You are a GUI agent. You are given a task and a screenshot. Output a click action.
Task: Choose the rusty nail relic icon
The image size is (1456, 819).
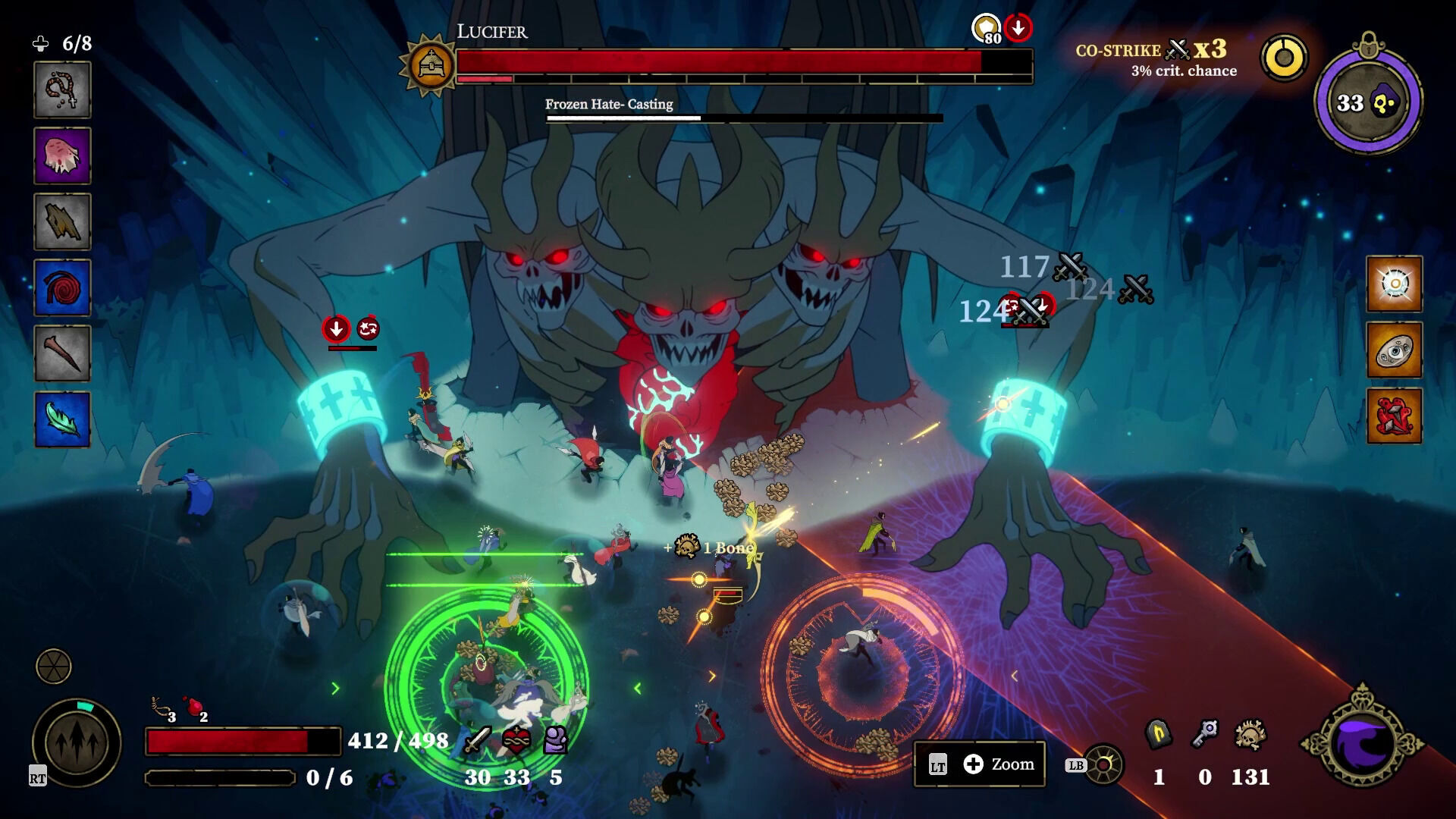(x=62, y=353)
